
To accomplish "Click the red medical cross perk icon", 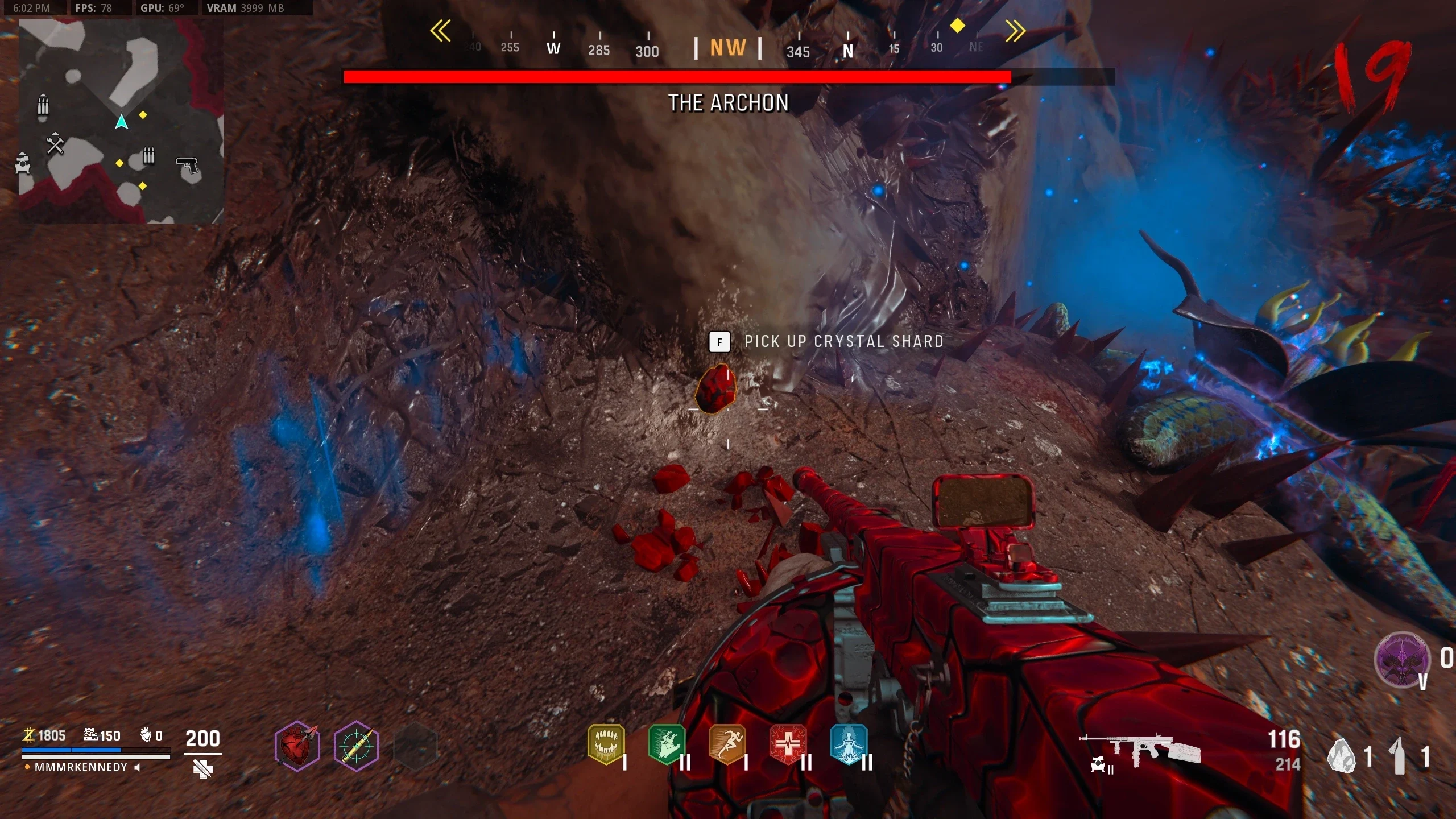I will coord(788,743).
